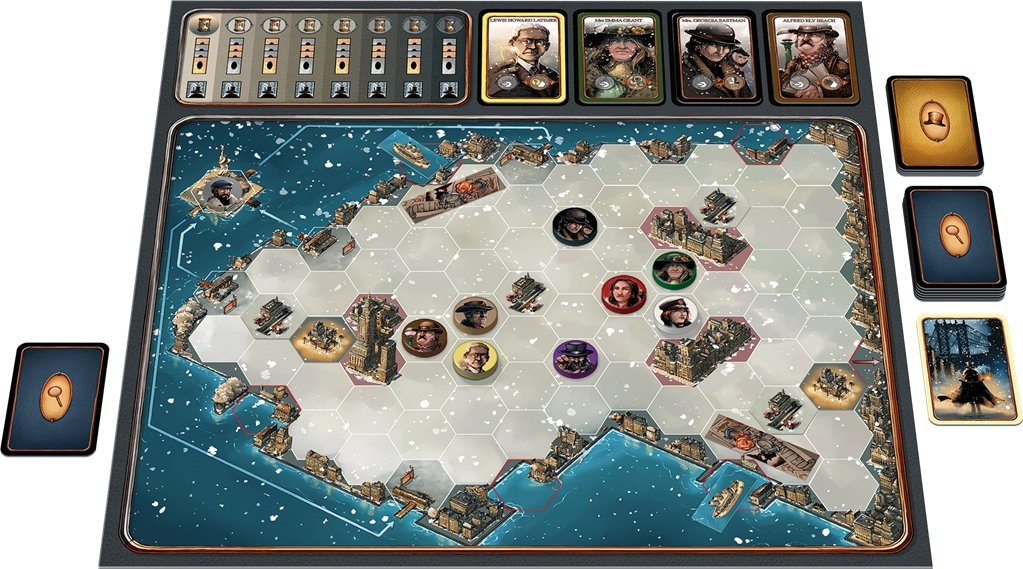Pick the Mrs. Georgia Eastman character card

coord(712,57)
